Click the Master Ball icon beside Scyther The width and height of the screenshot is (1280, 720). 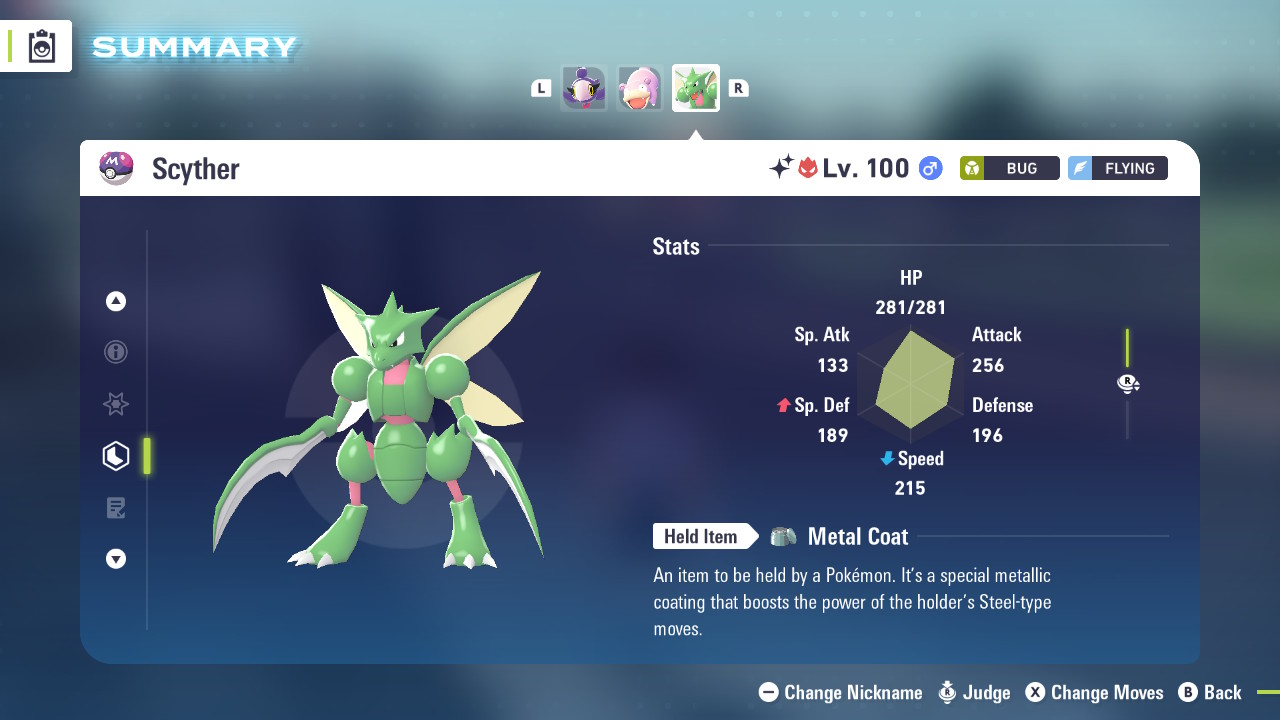117,168
